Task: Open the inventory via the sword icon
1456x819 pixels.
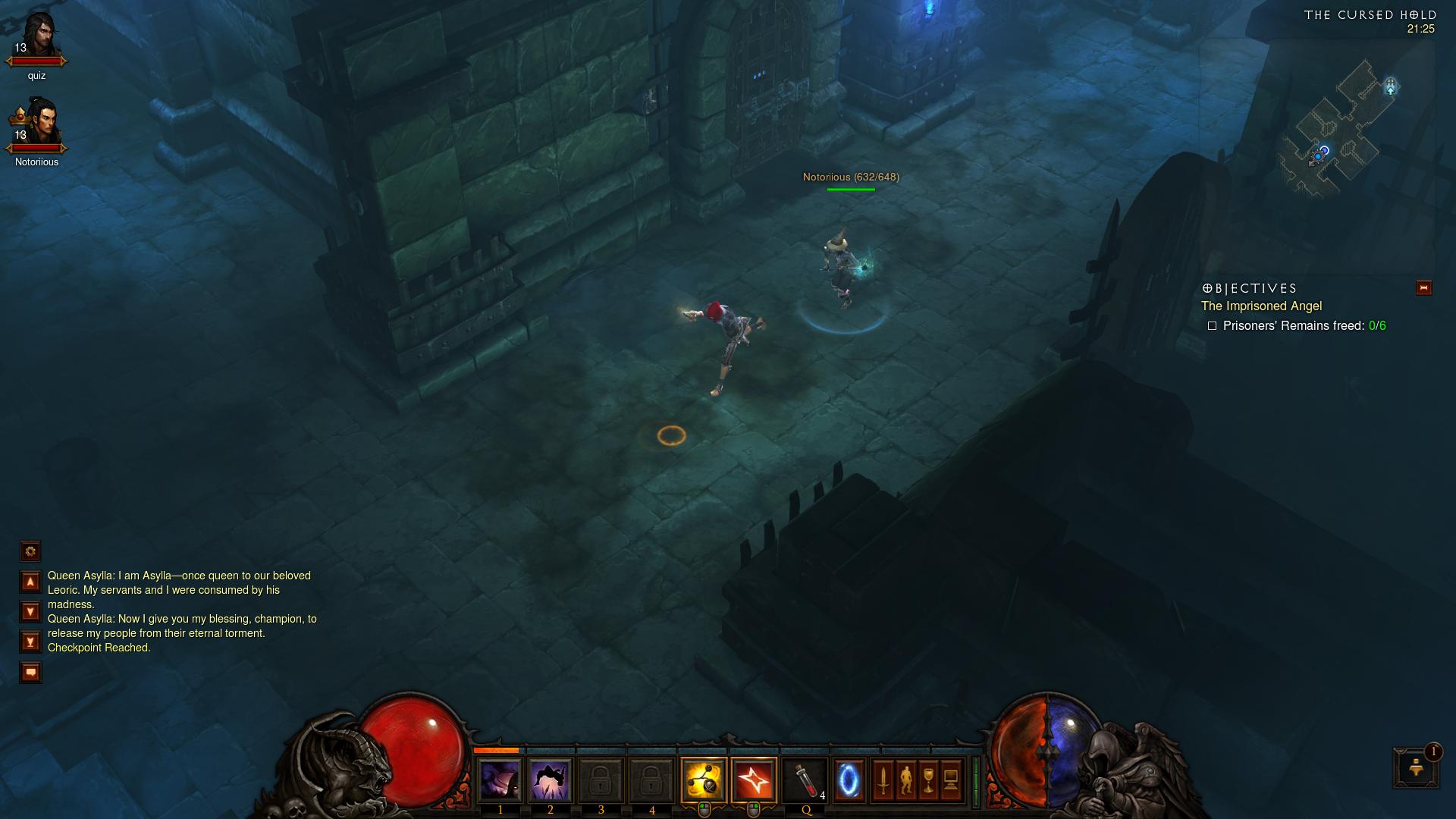Action: click(x=883, y=780)
